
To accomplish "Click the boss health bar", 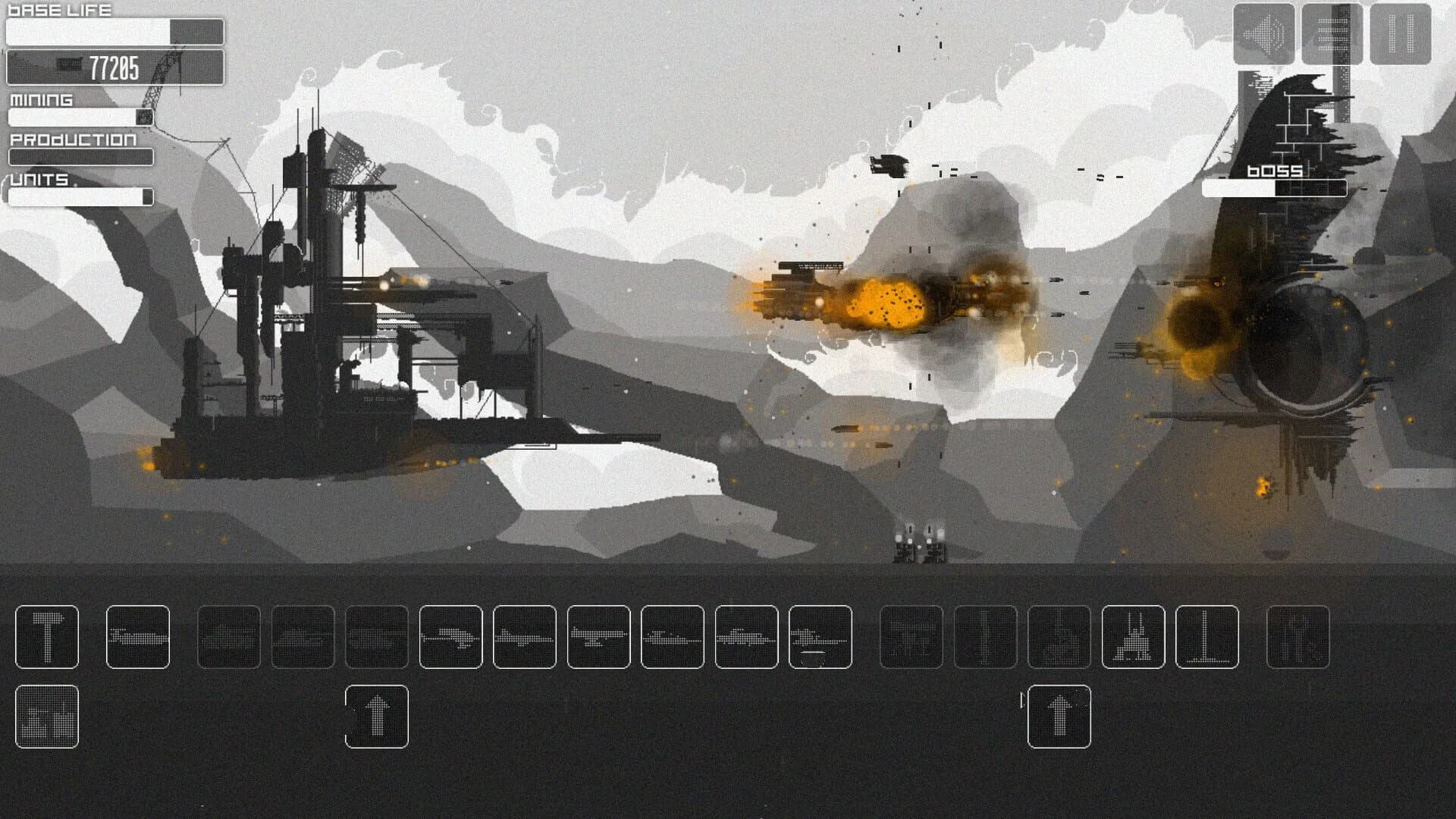I will [1274, 190].
